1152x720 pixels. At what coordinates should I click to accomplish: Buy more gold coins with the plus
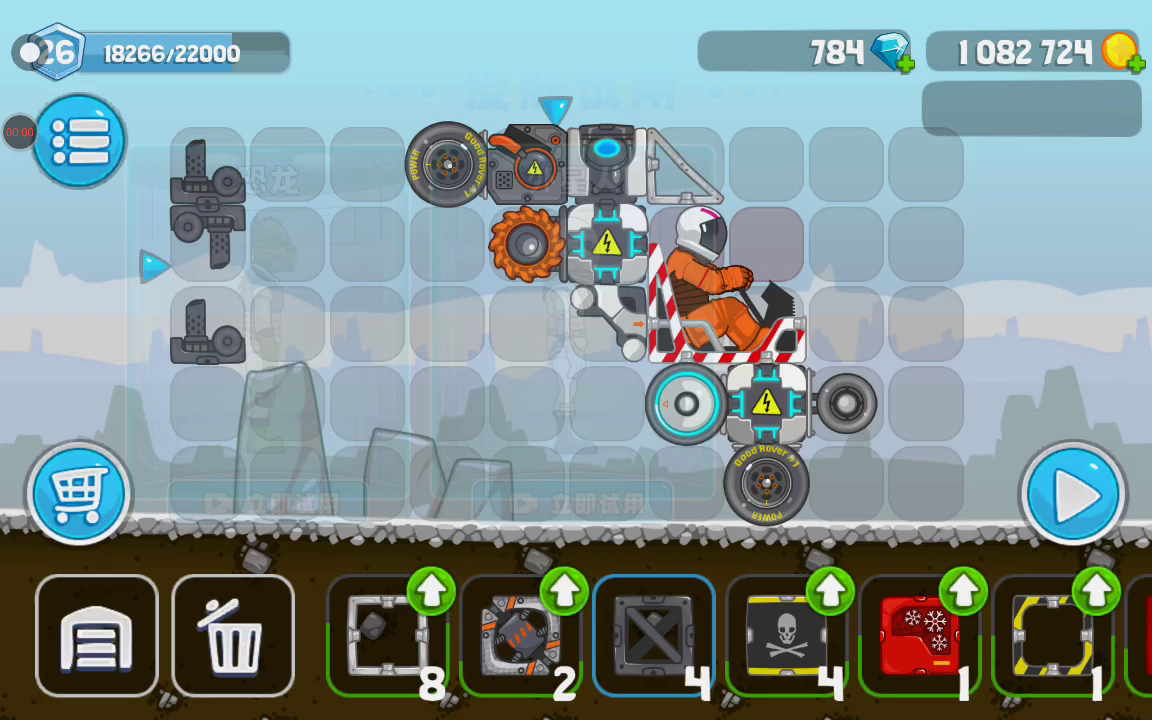click(1136, 65)
